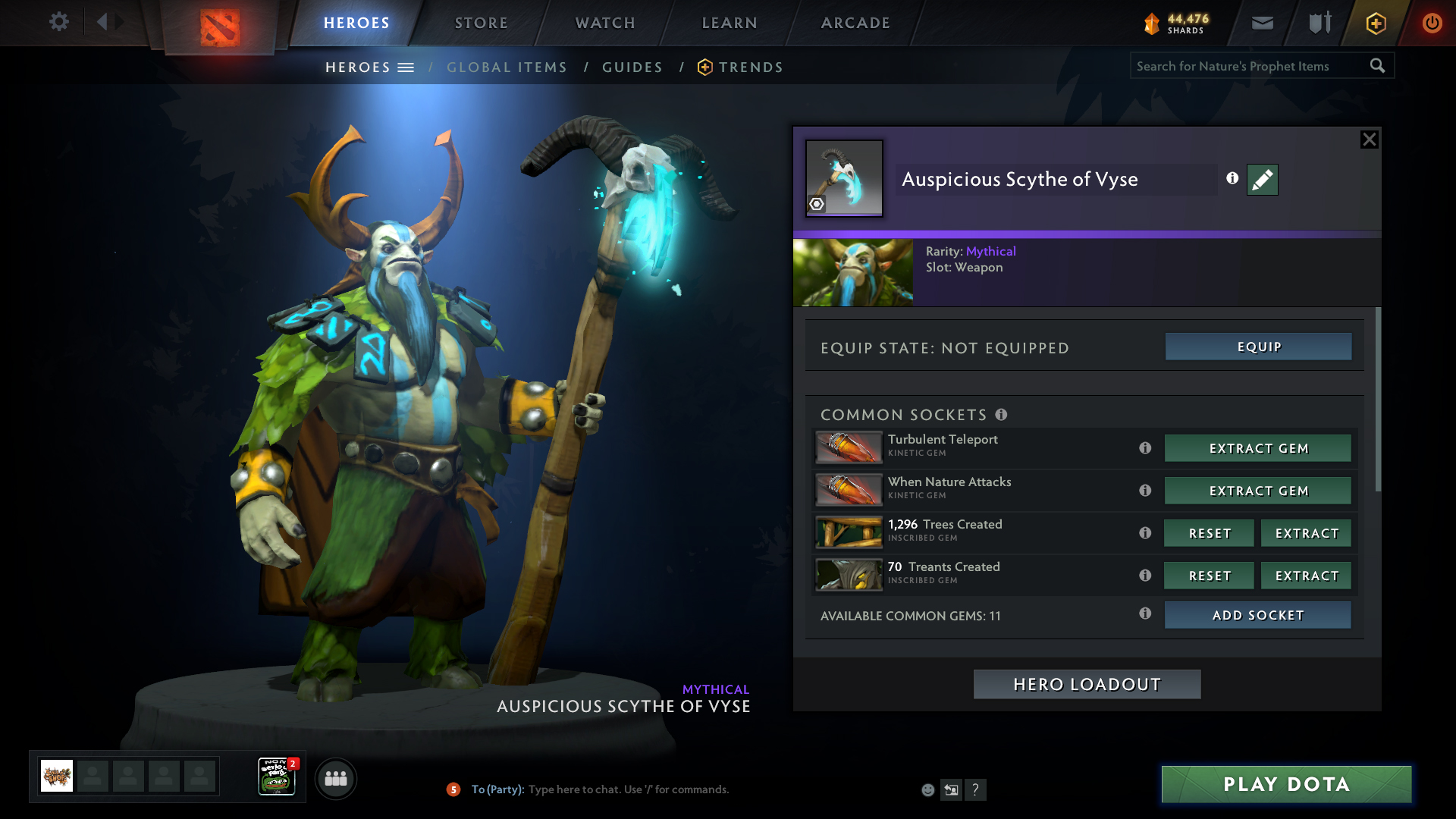Close the item details panel
Viewport: 1456px width, 819px height.
click(1369, 140)
